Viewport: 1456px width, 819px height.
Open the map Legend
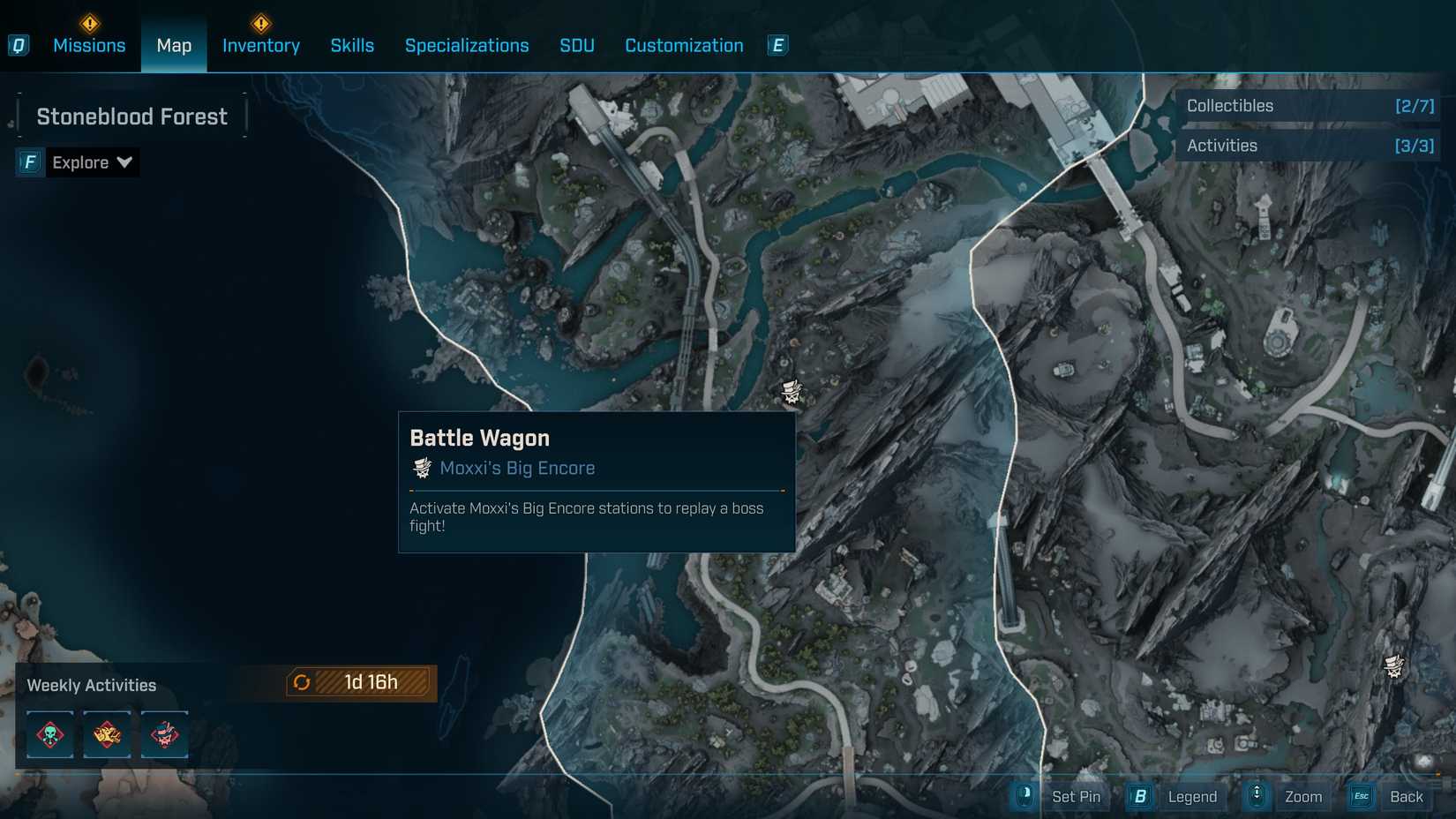click(1191, 797)
